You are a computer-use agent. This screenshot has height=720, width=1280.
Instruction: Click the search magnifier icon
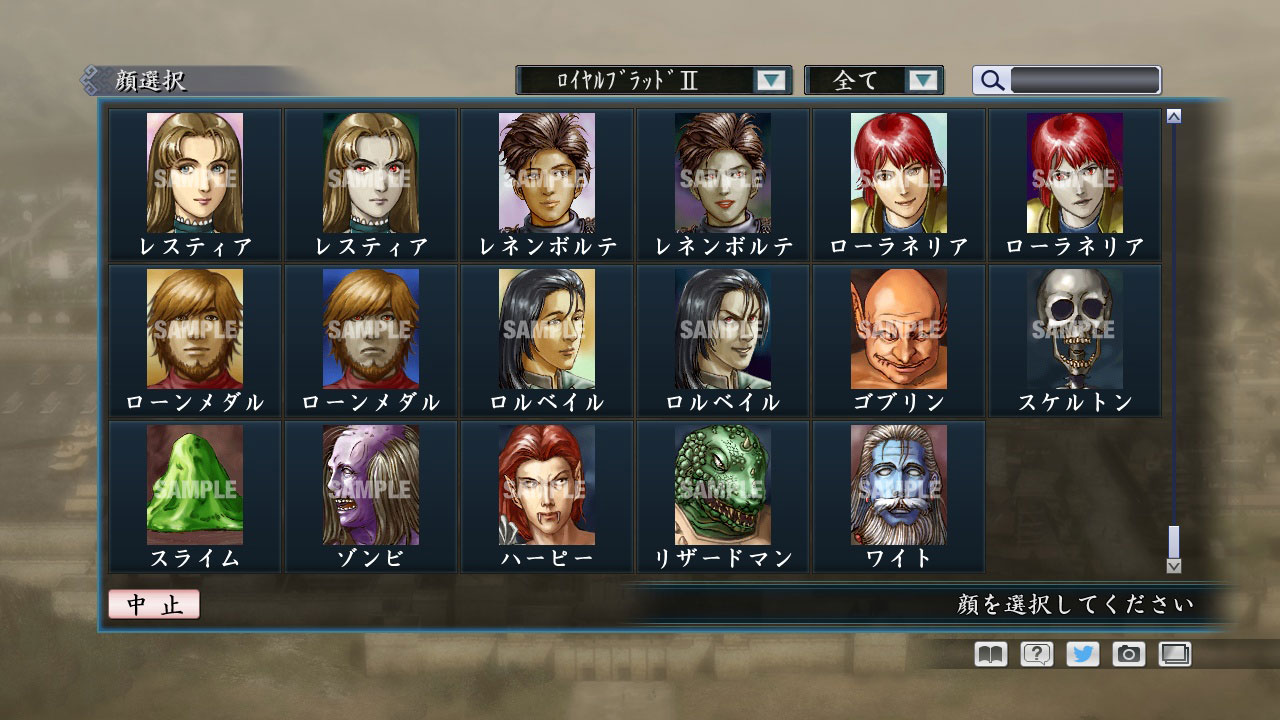pos(990,80)
